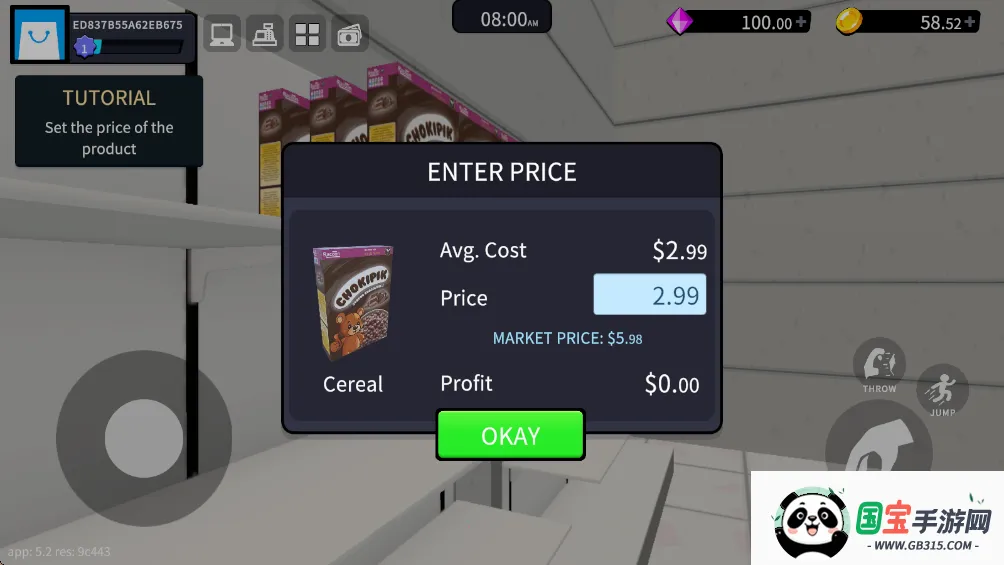The height and width of the screenshot is (565, 1004).
Task: Confirm price with the green OKAY button
Action: [510, 436]
